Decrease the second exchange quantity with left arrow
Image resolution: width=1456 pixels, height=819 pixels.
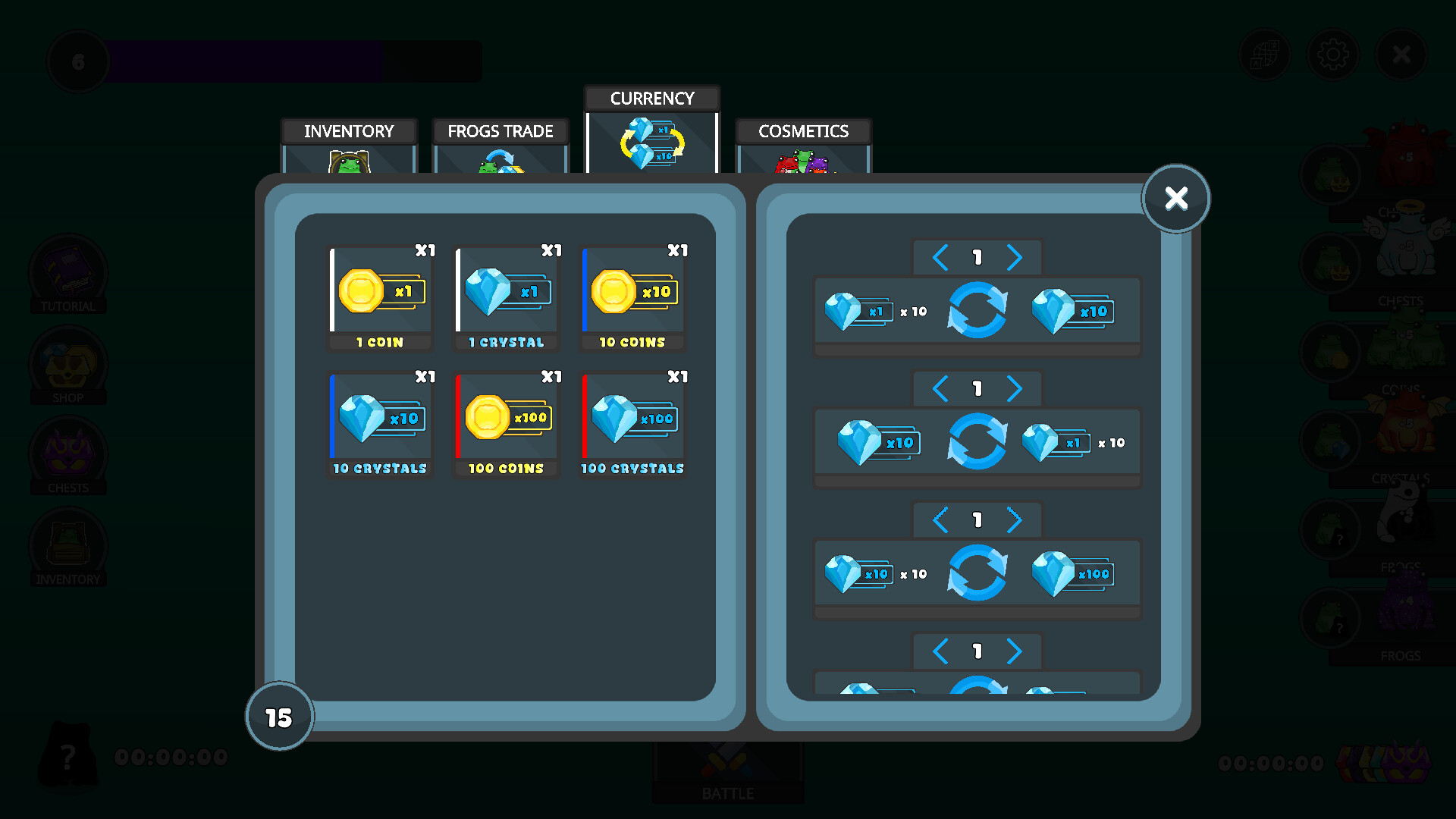(x=940, y=388)
